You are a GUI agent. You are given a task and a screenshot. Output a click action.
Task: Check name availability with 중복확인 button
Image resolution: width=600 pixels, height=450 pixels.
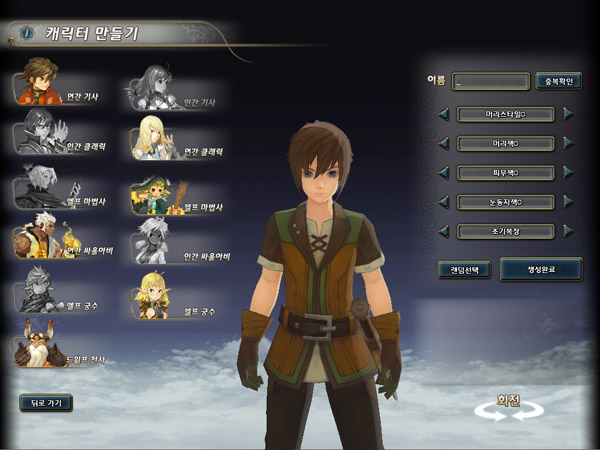[558, 82]
